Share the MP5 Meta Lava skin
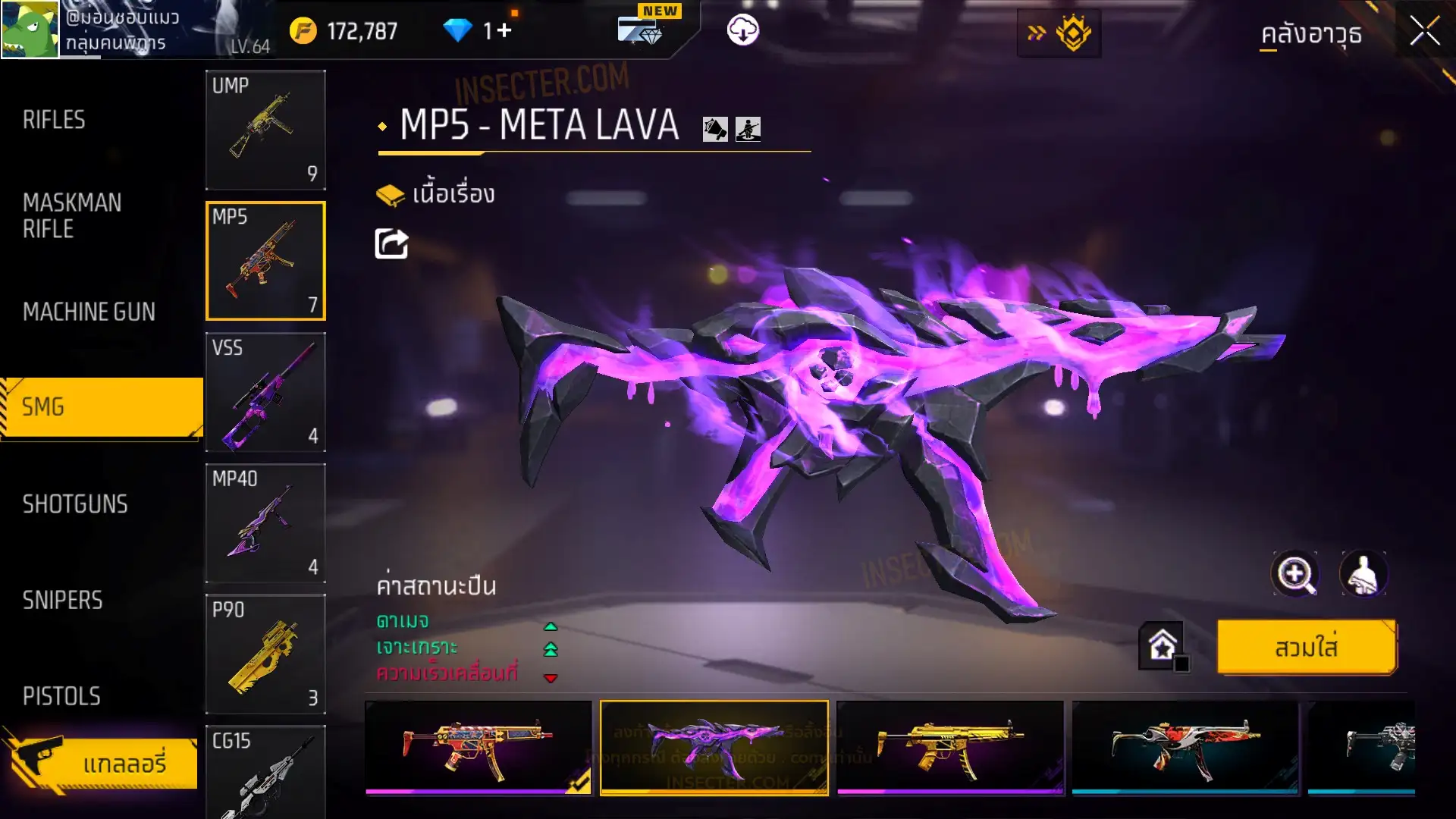The image size is (1456, 819). tap(391, 244)
